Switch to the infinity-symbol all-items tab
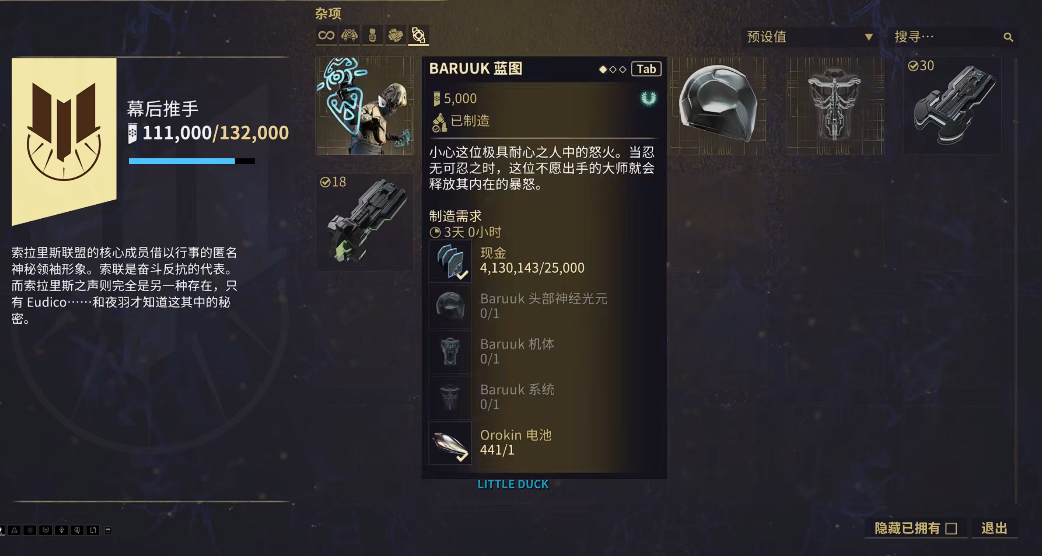Screen dimensions: 1042x556 tap(326, 36)
